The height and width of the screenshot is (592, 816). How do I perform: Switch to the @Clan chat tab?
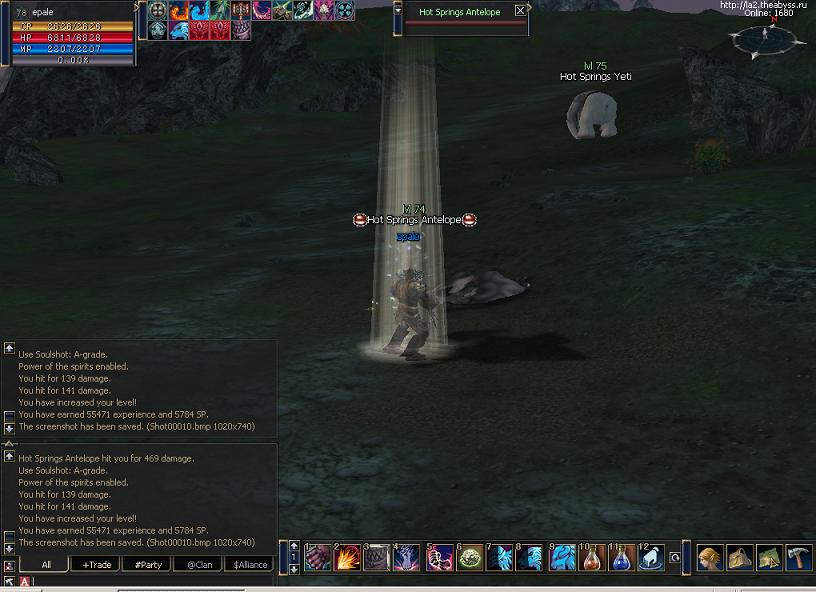point(198,564)
